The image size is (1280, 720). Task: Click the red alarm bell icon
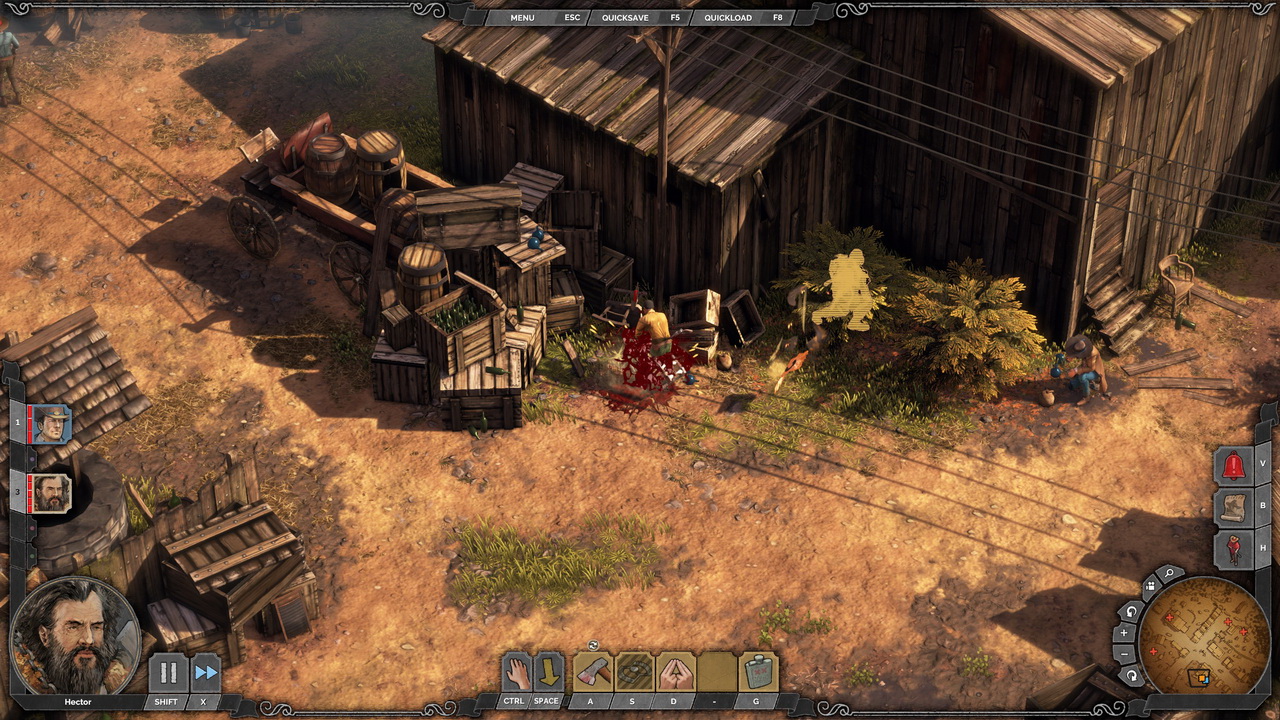1232,465
